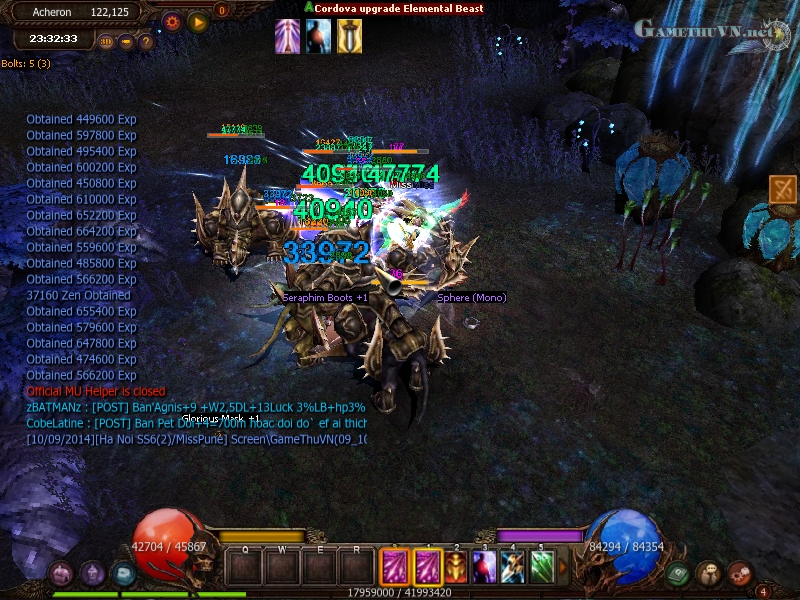800x600 pixels.
Task: Click the small button between 3D and help
Action: click(x=126, y=42)
